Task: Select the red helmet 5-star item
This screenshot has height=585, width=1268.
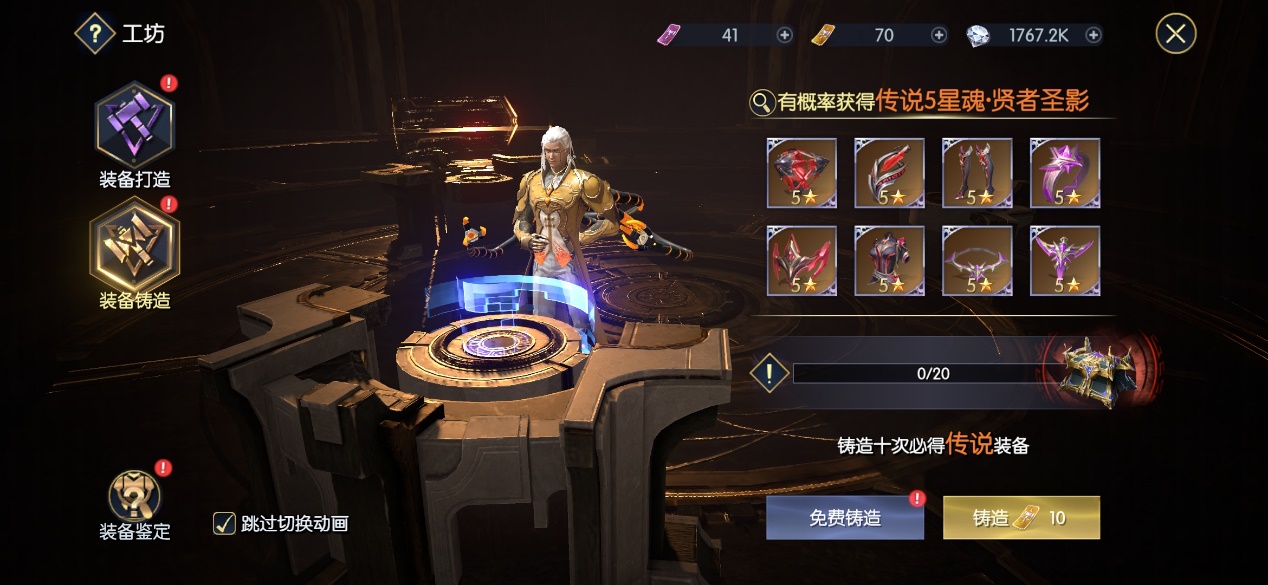Action: (802, 261)
